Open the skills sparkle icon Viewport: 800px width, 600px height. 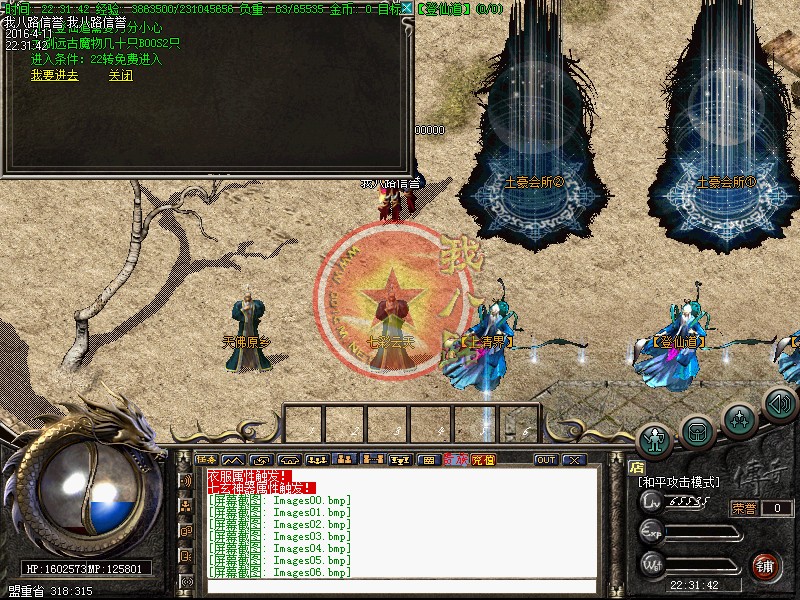tap(739, 418)
